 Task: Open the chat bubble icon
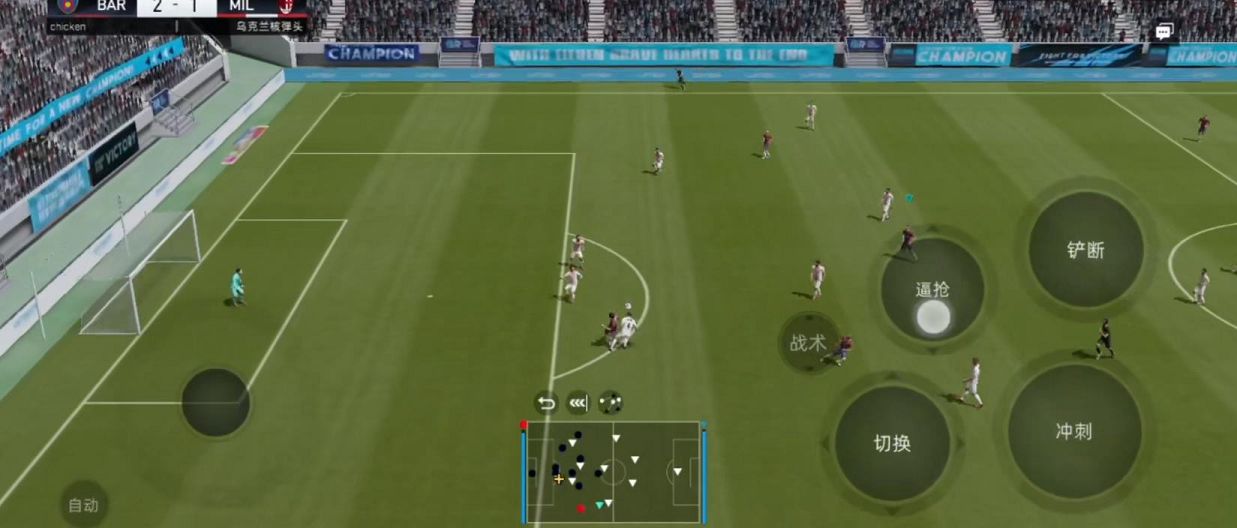pos(1164,32)
